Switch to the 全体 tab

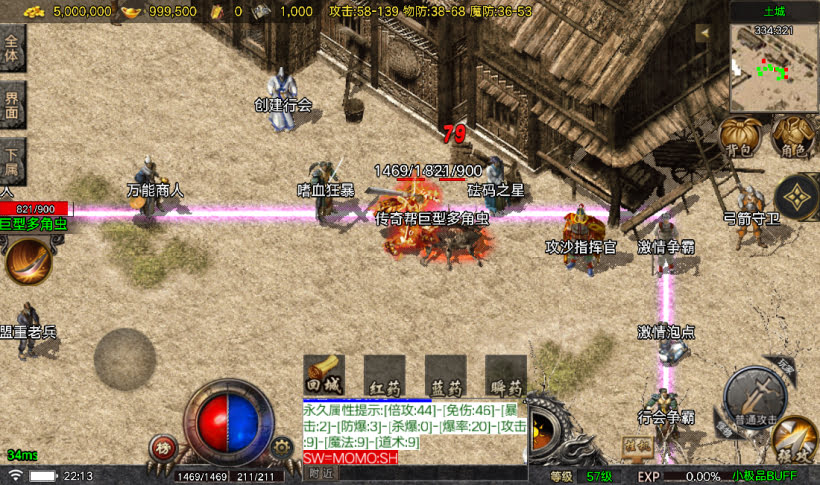coord(12,50)
